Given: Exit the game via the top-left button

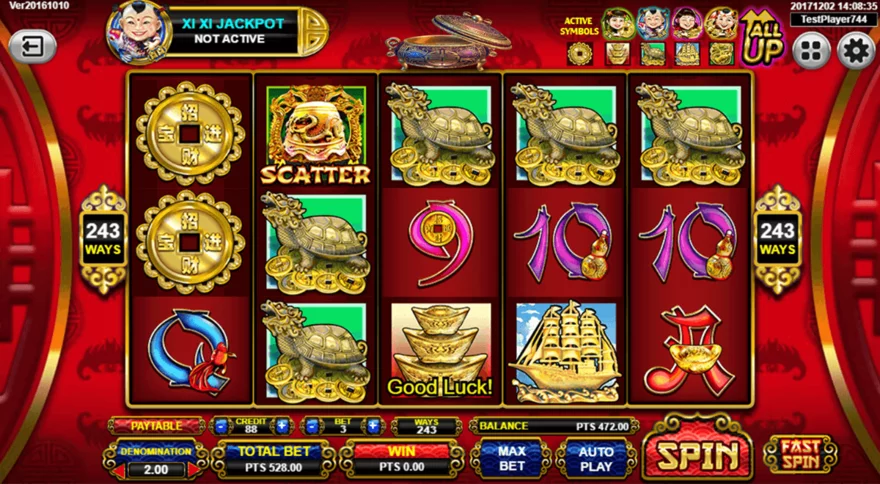Looking at the screenshot, I should [x=33, y=46].
